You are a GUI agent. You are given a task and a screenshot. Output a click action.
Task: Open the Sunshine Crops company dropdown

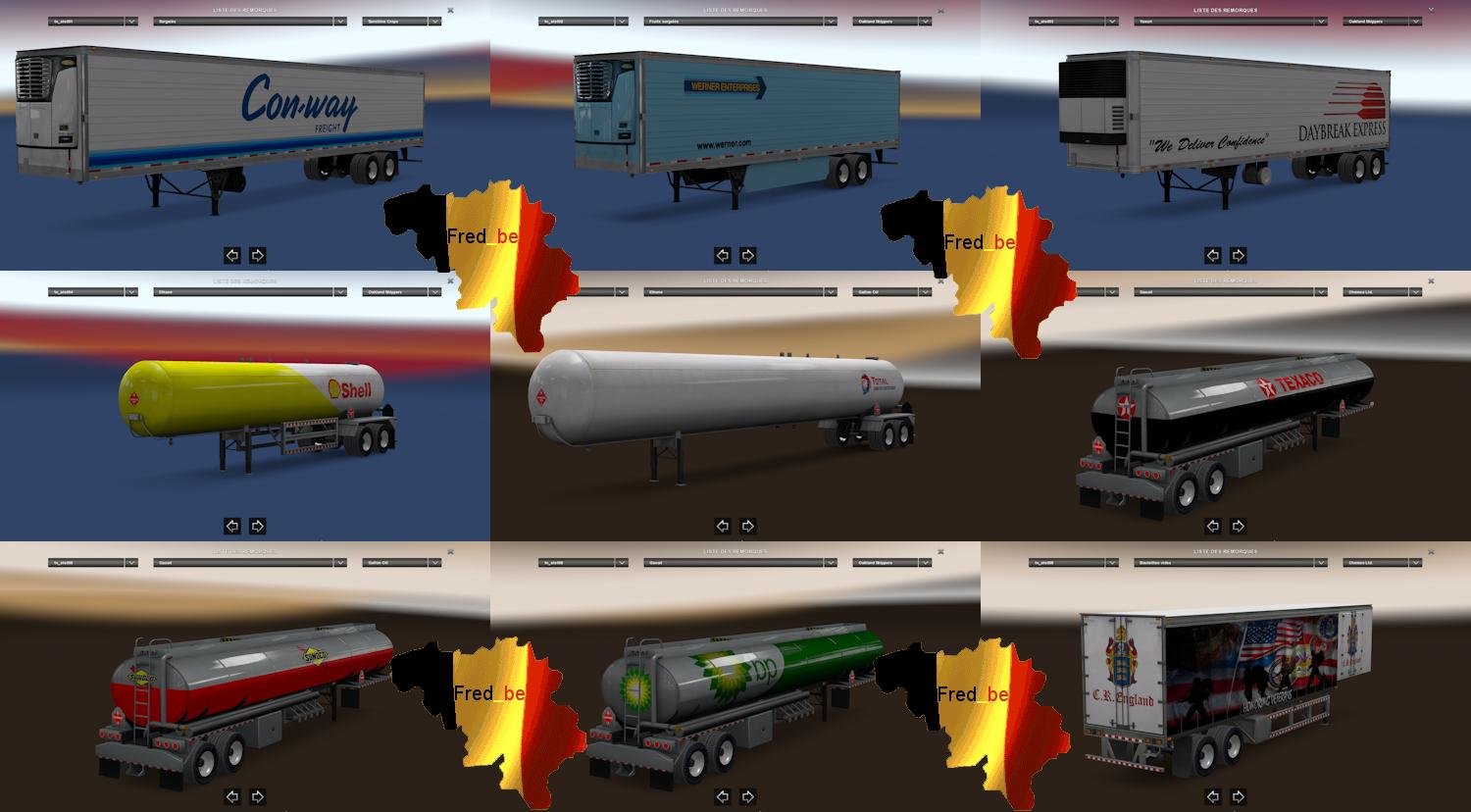(402, 20)
